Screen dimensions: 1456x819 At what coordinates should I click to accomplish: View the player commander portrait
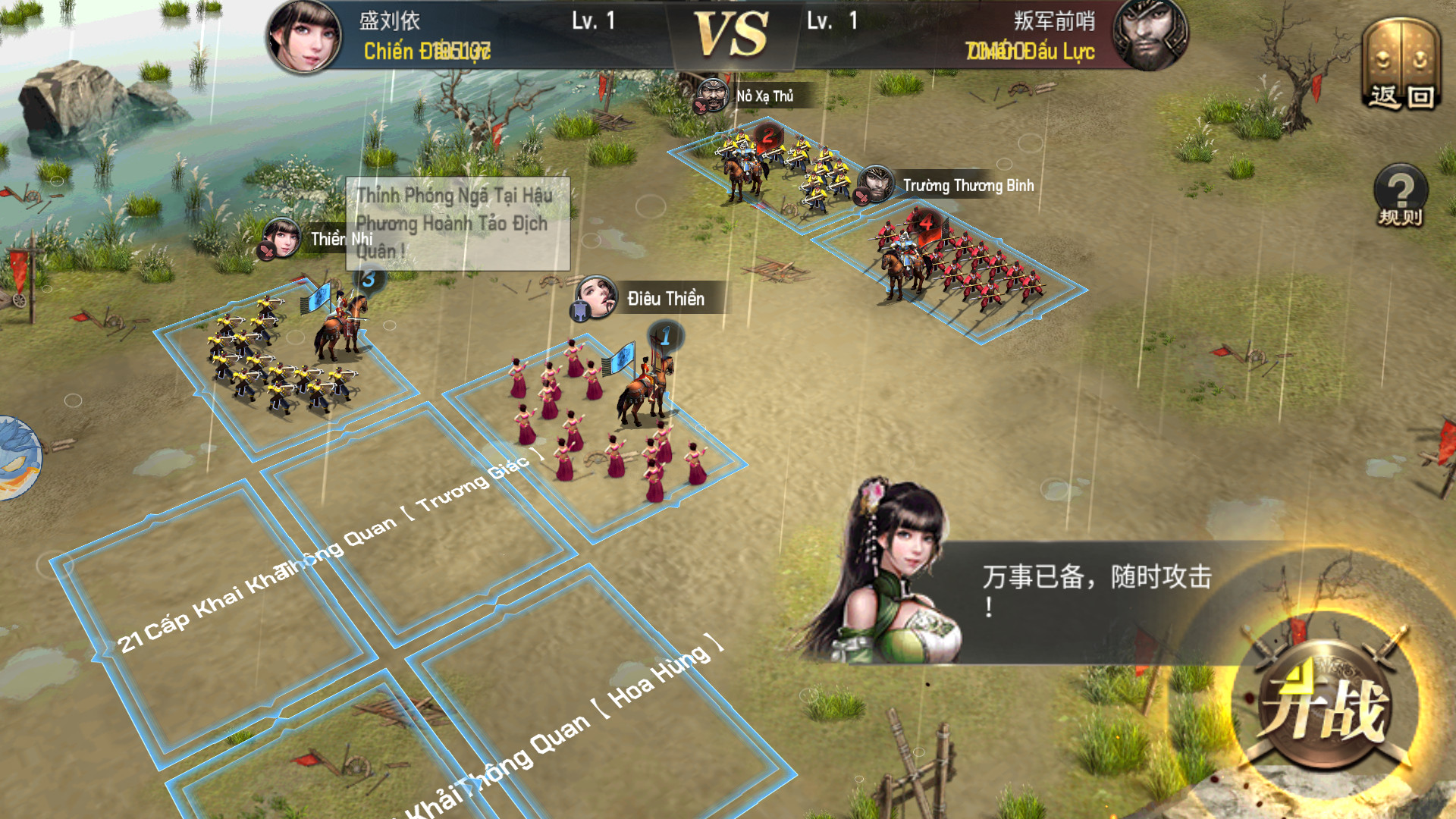(304, 36)
